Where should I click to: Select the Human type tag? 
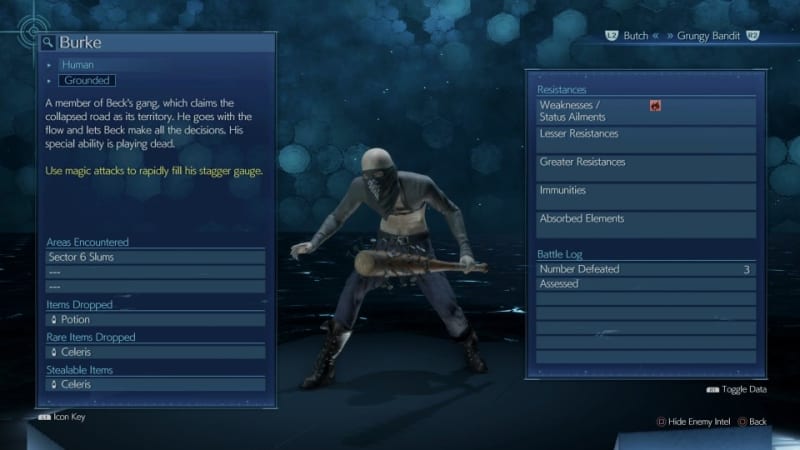point(77,65)
